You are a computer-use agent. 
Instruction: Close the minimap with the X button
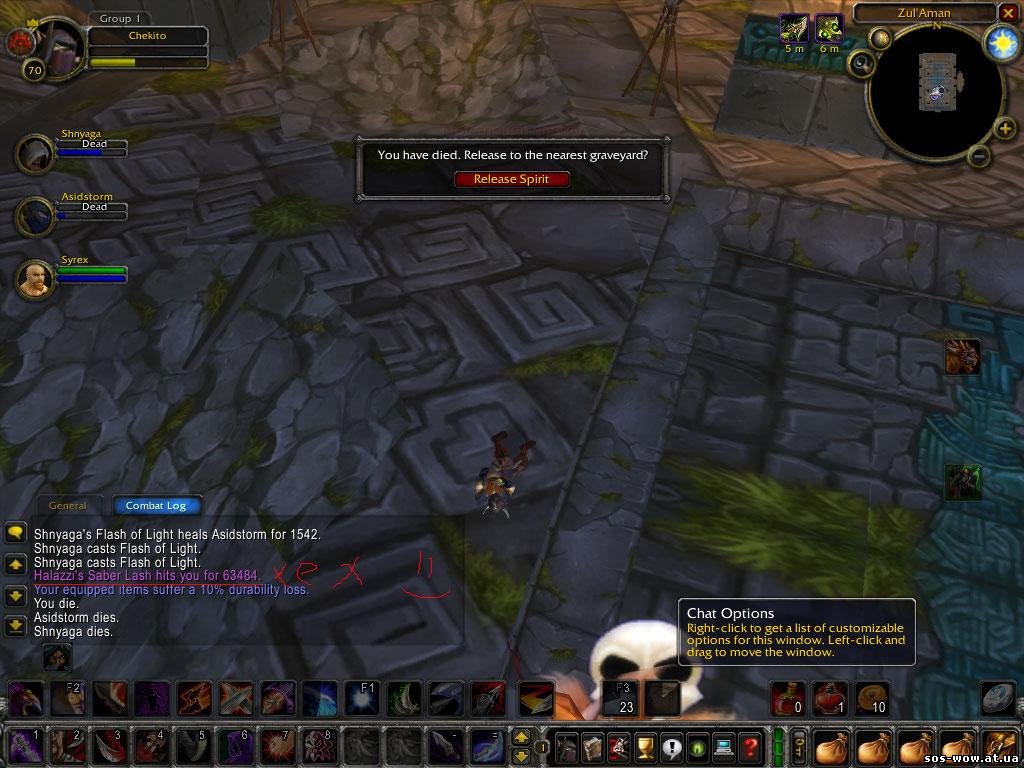click(1007, 13)
